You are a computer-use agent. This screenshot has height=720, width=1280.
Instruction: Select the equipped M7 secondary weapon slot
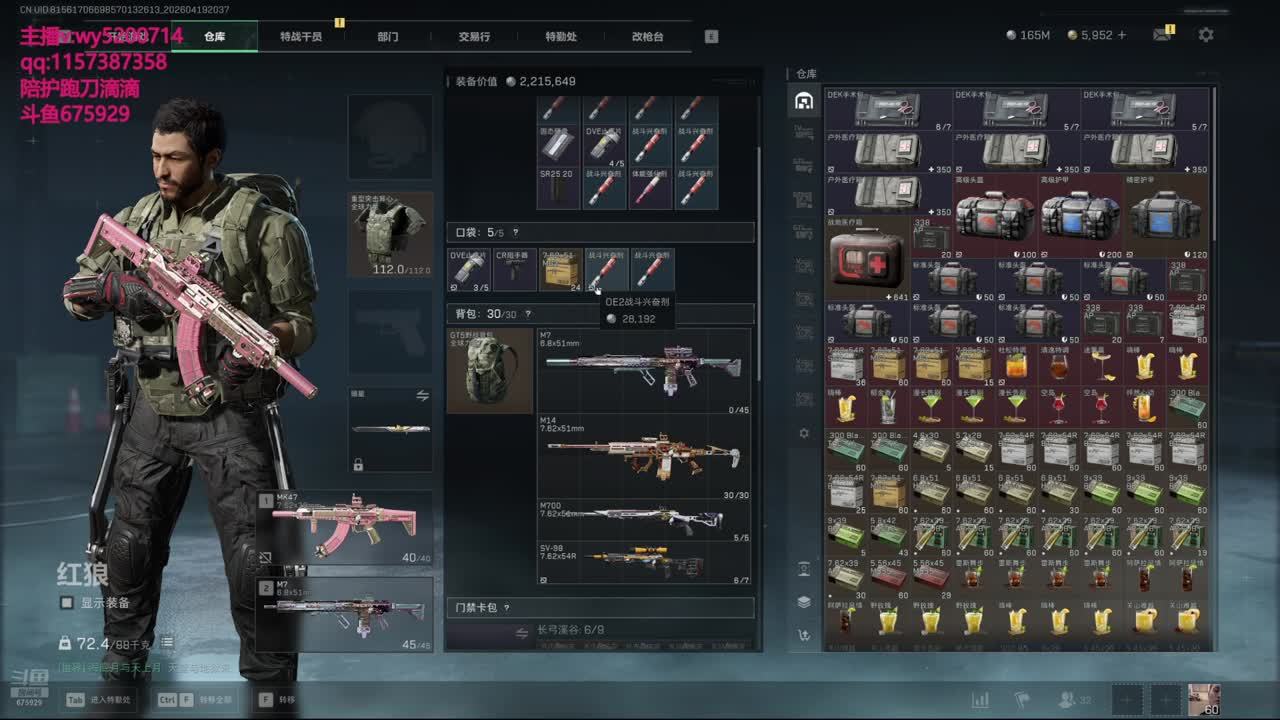click(345, 613)
